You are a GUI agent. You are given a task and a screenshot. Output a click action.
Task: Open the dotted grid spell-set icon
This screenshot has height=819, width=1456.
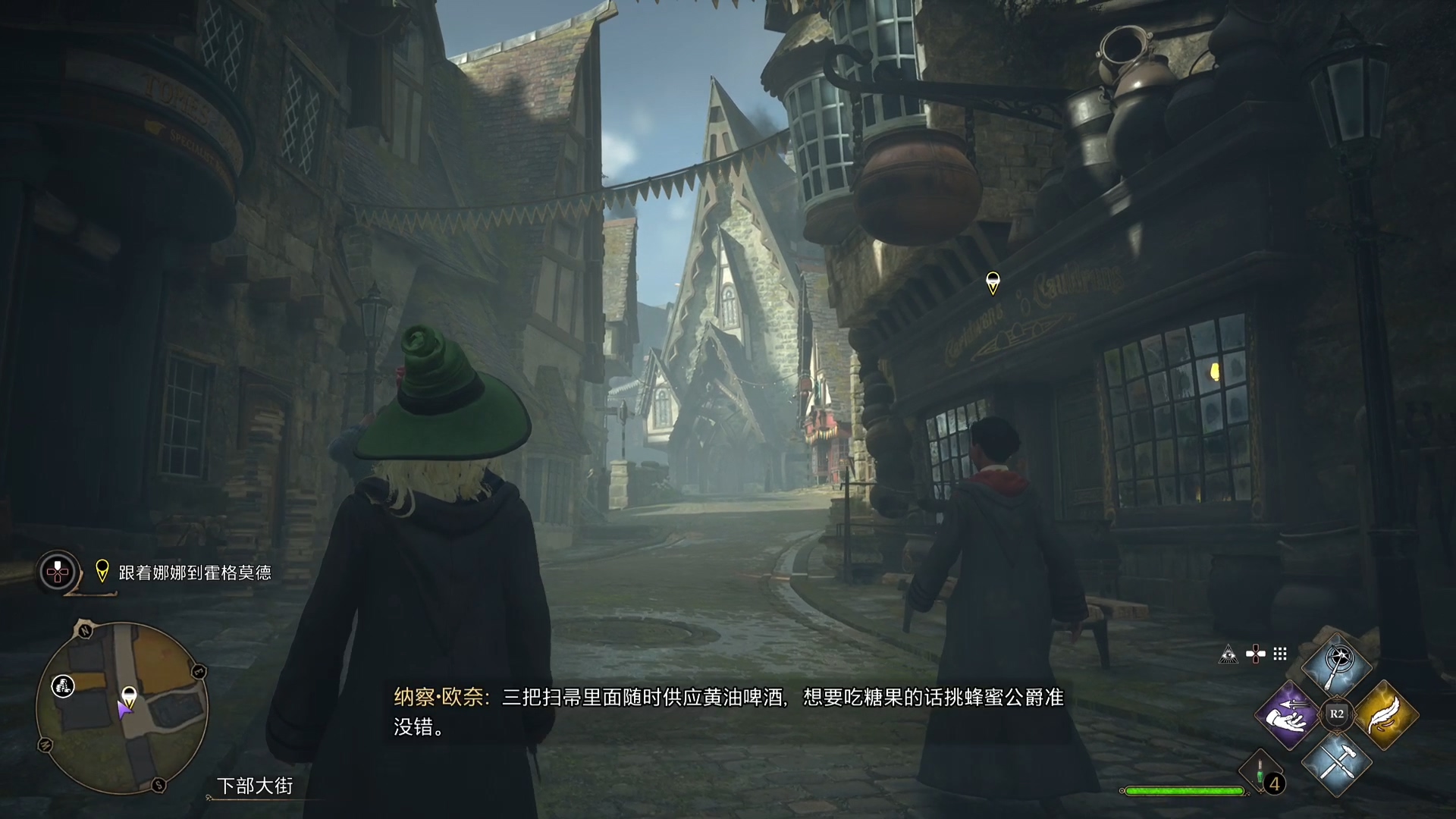pos(1280,654)
